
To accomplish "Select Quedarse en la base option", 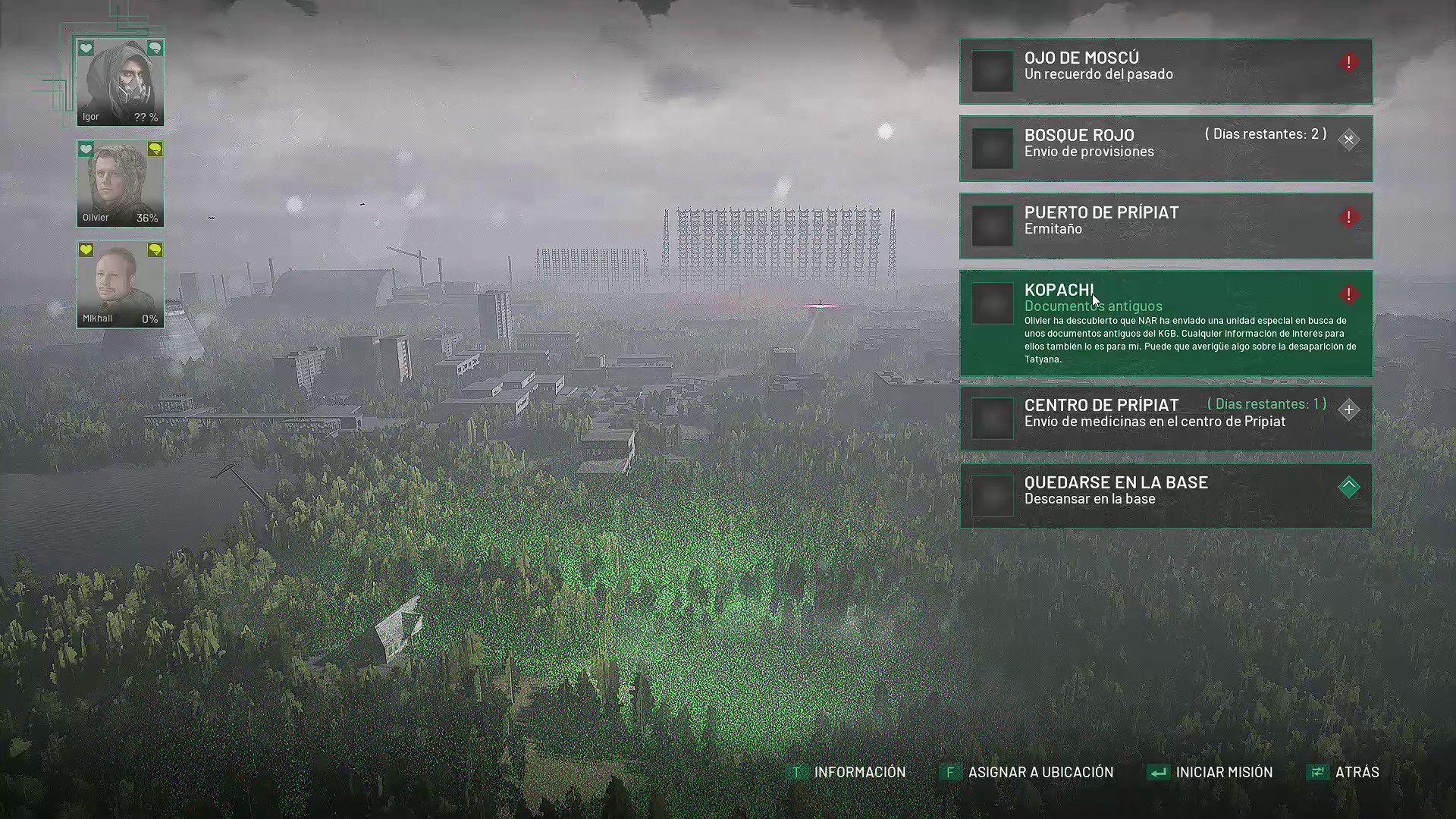I will pyautogui.click(x=1166, y=496).
